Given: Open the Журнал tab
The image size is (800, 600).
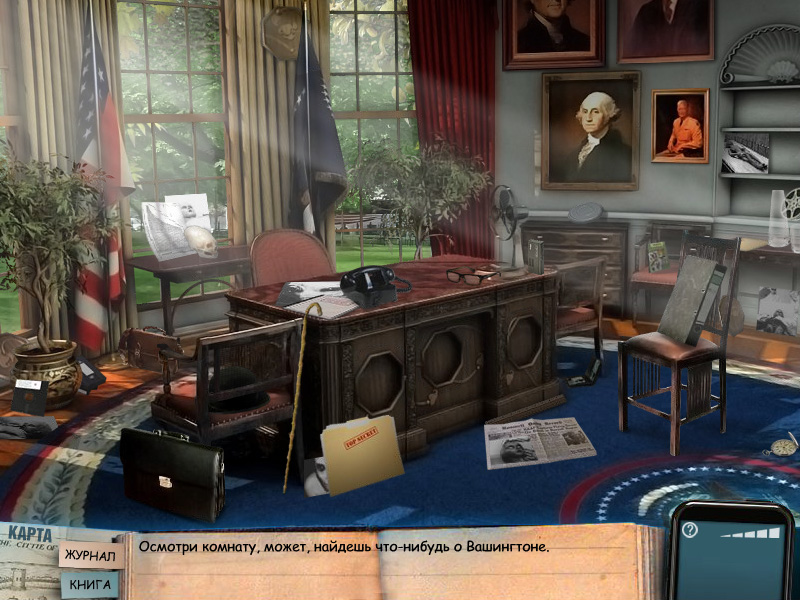Looking at the screenshot, I should (90, 556).
